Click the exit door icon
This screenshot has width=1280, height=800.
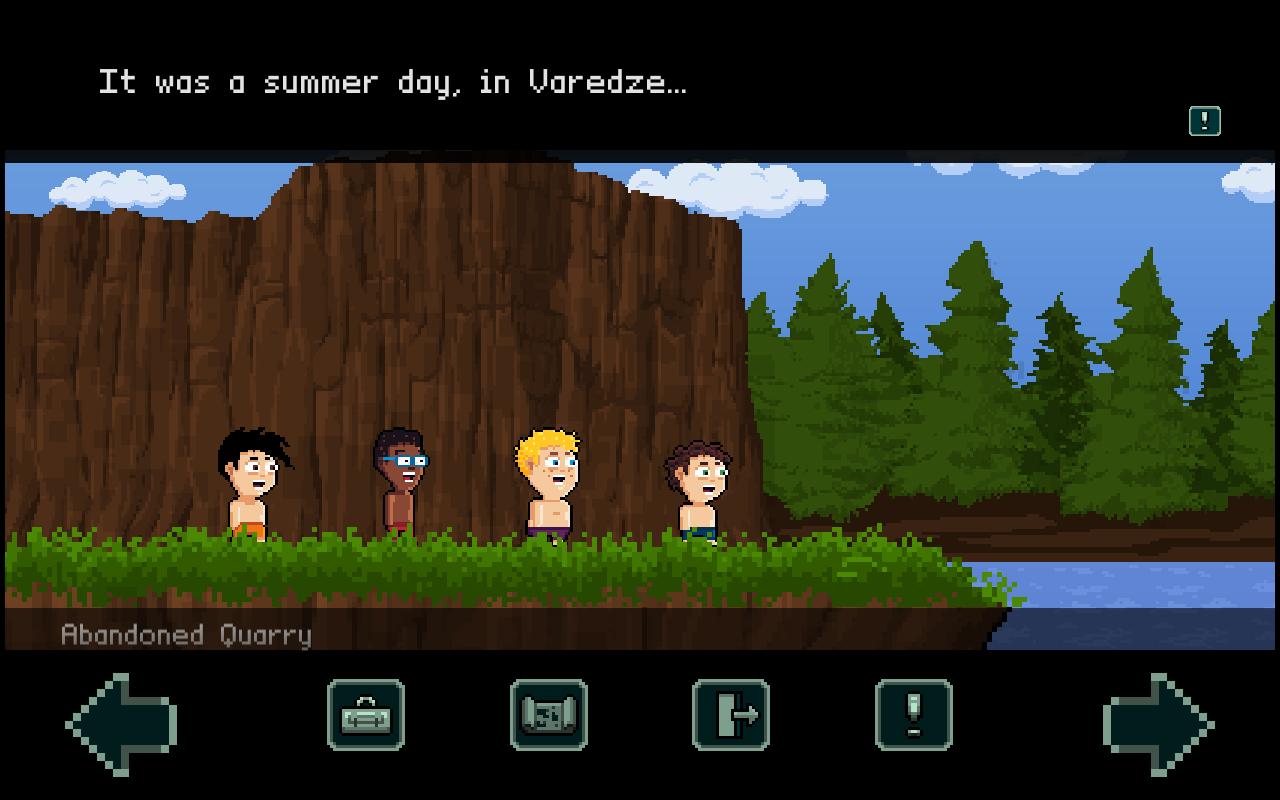pyautogui.click(x=731, y=715)
